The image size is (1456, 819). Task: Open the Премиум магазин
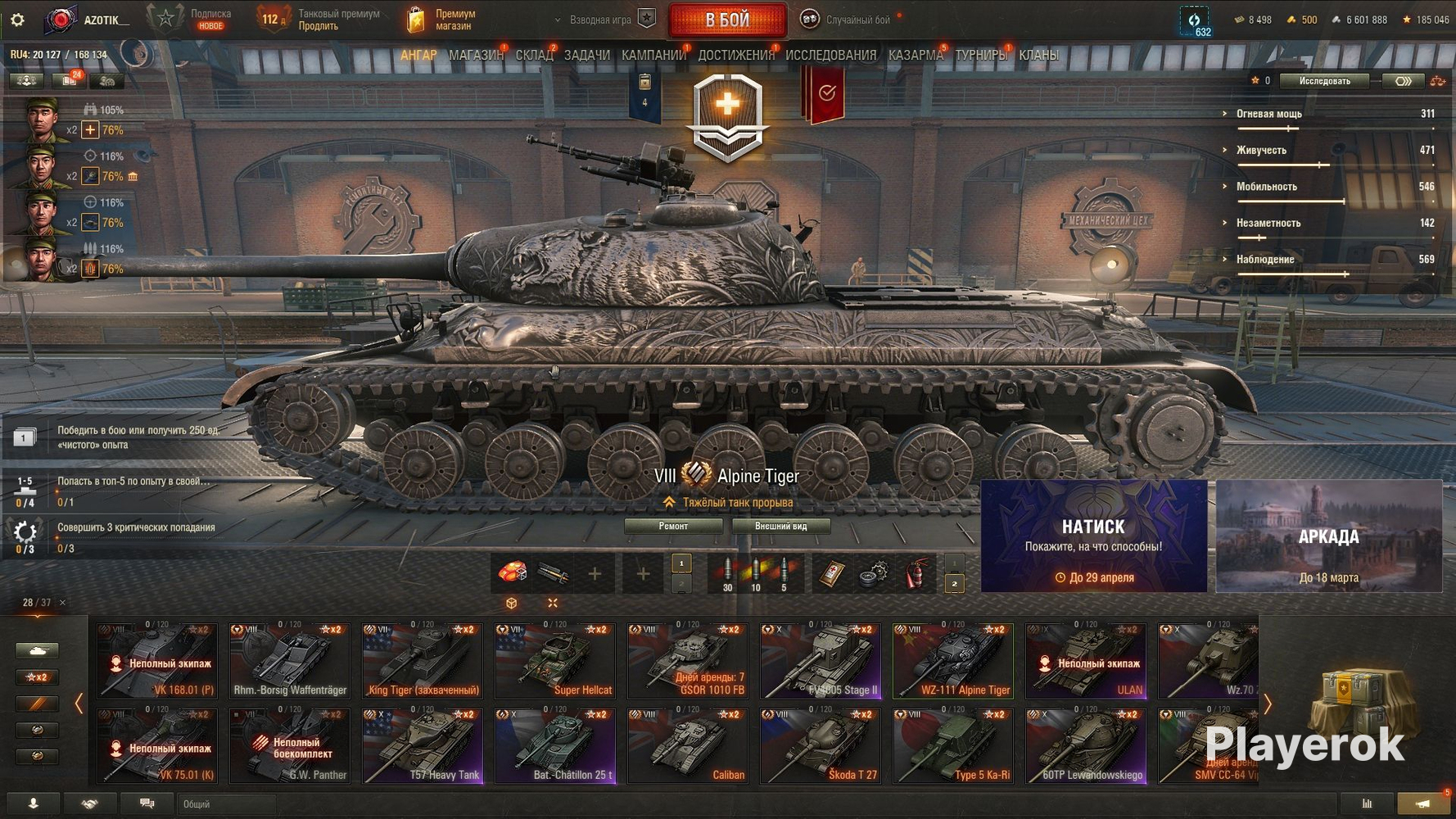tap(442, 20)
